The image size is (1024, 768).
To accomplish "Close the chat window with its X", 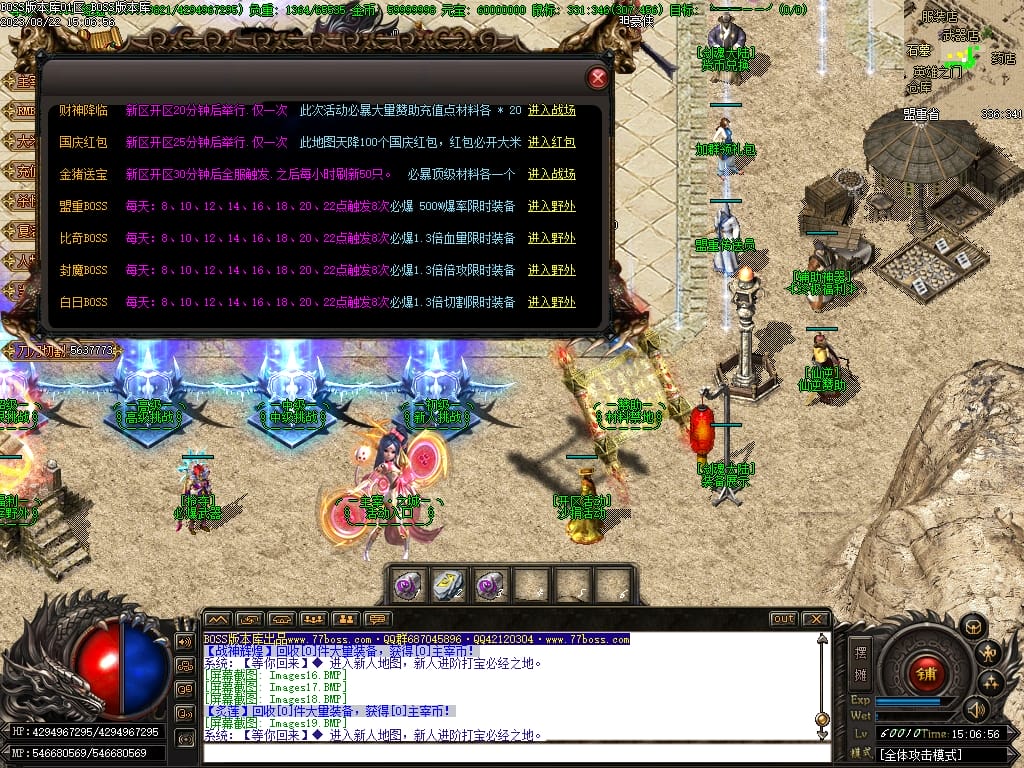I will pos(816,619).
